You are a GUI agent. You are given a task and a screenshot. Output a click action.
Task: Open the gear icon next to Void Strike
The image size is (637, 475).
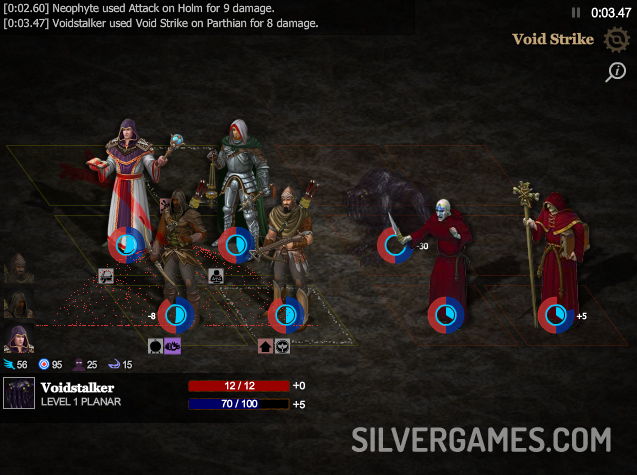[x=615, y=40]
